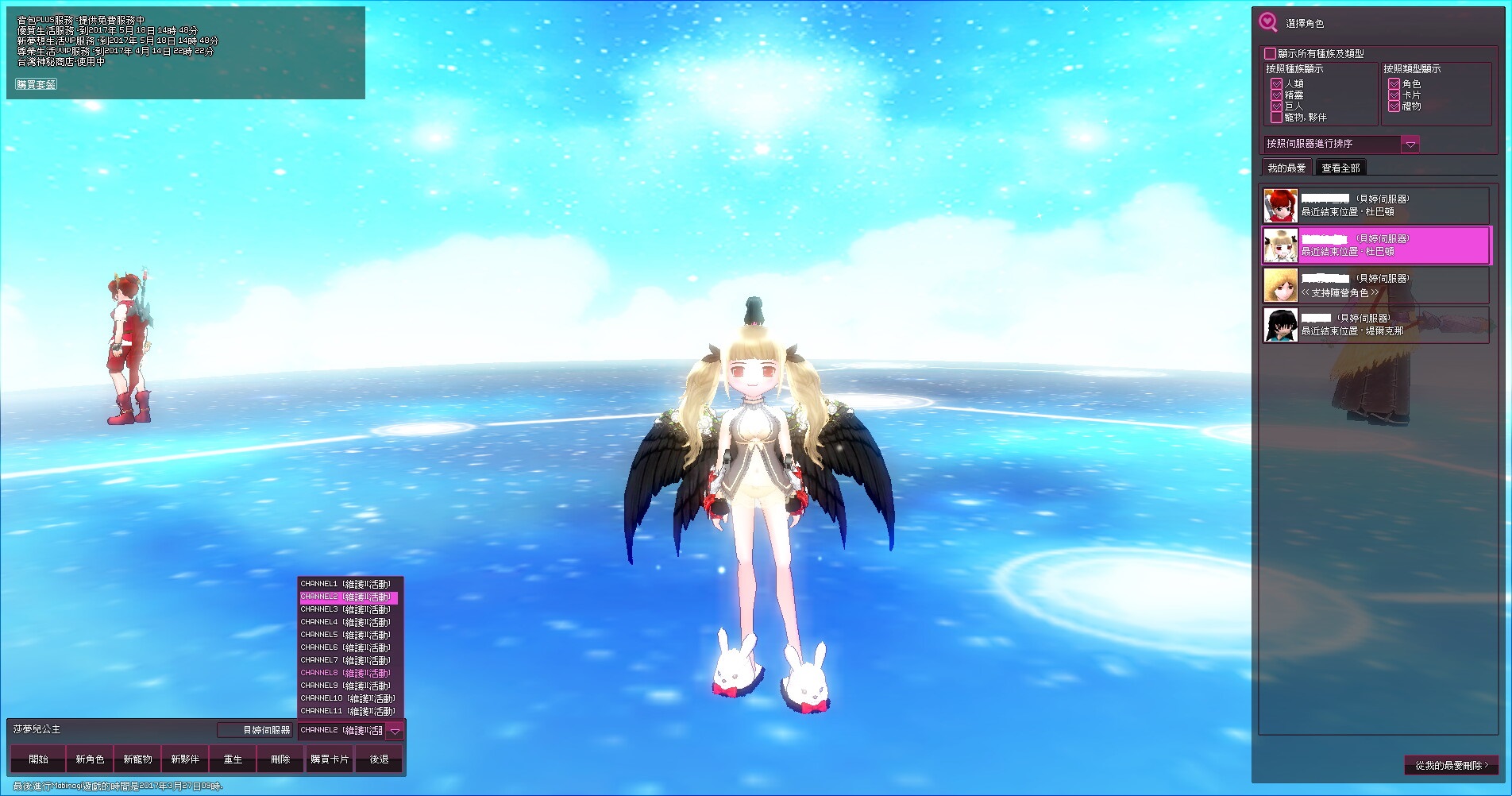Open the 新夥伴 new partner option
The height and width of the screenshot is (796, 1512).
[x=185, y=759]
